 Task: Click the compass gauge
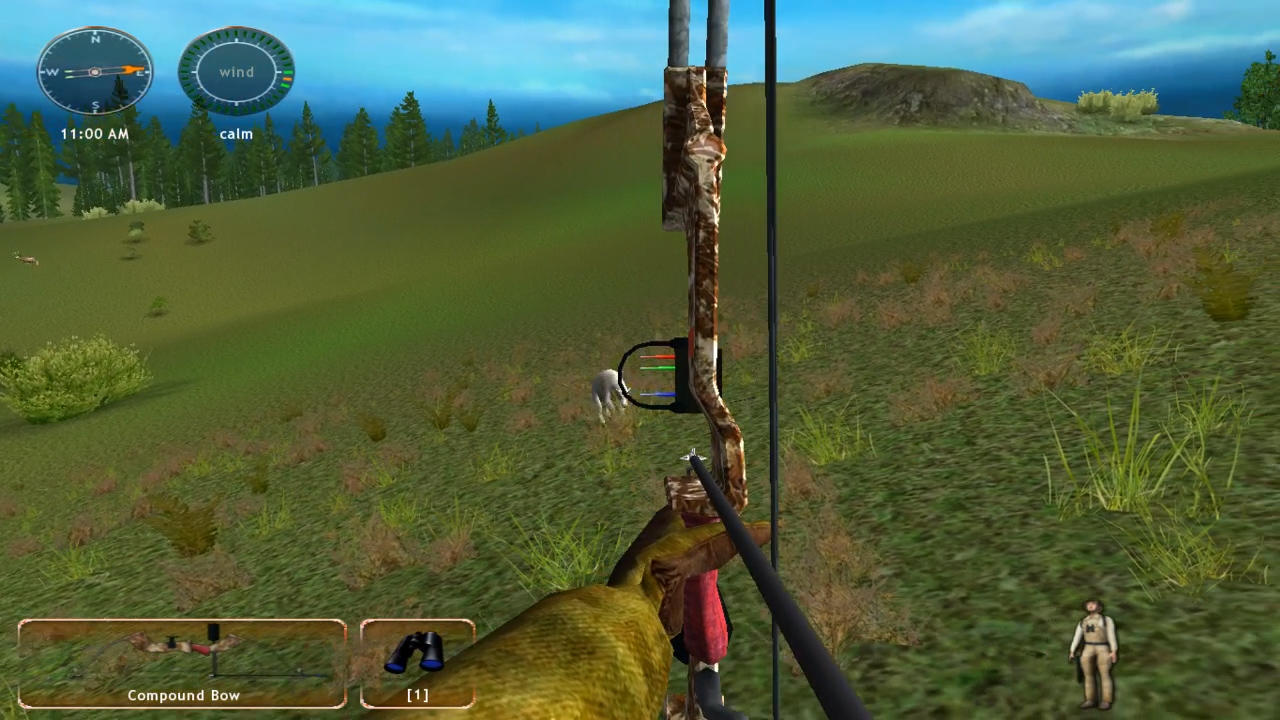[95, 72]
